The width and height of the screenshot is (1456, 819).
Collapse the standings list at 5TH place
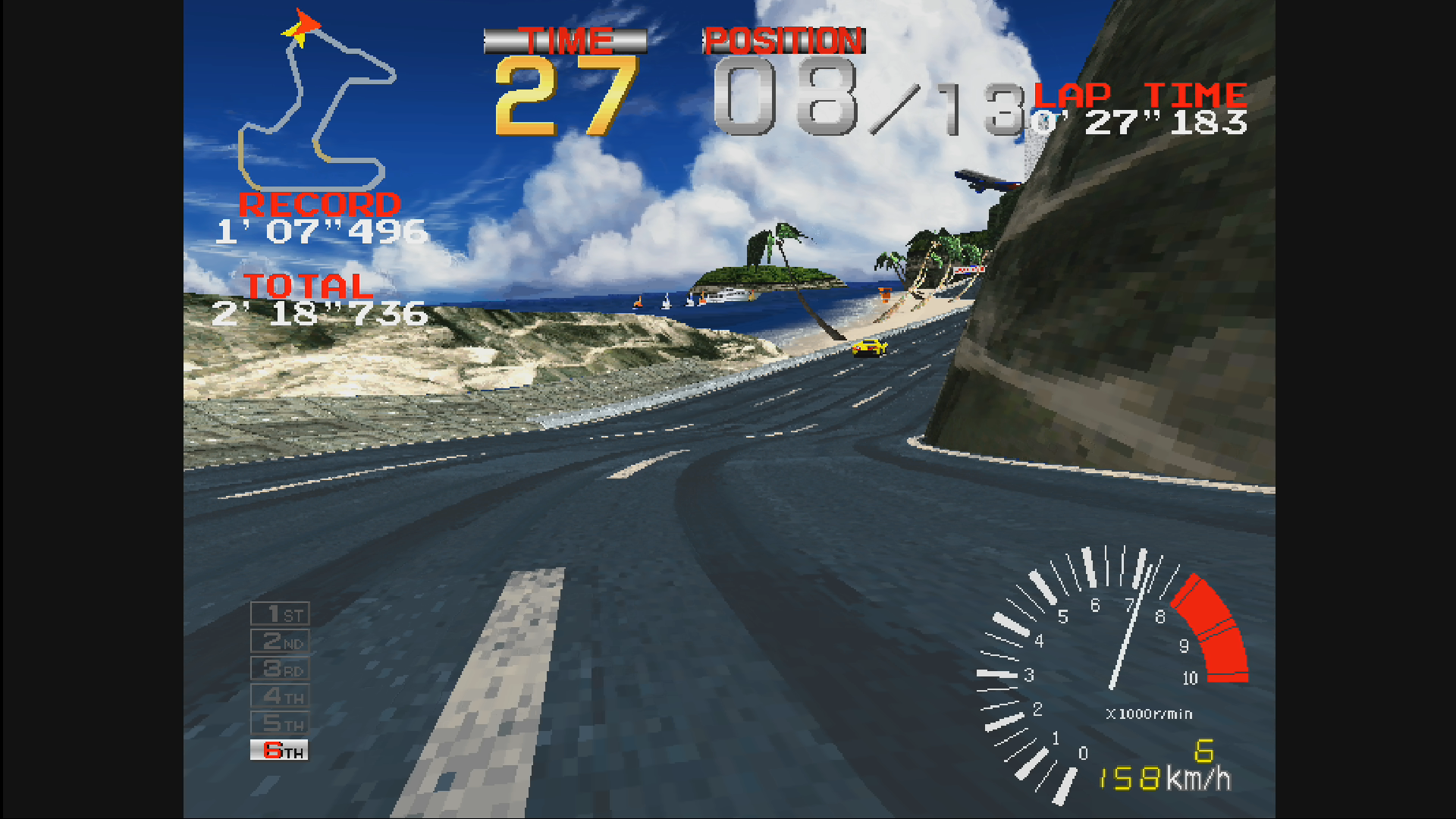point(279,723)
